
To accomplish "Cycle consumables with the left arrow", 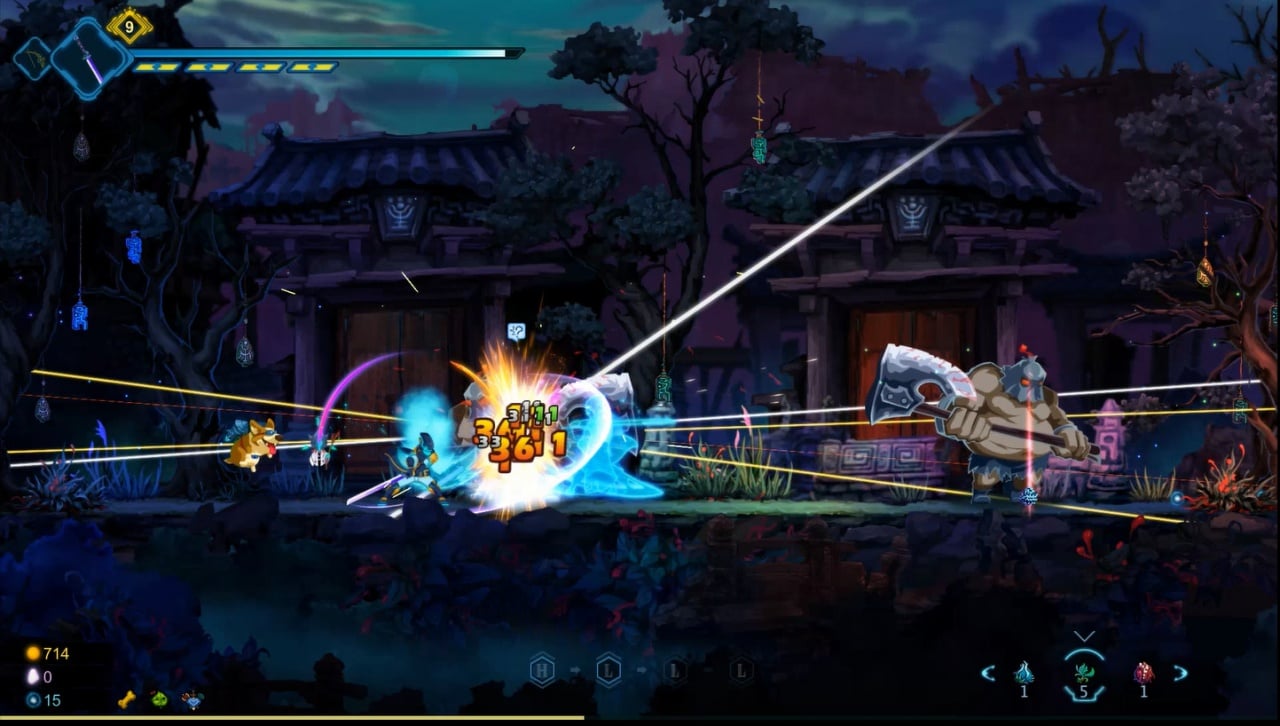I will pyautogui.click(x=987, y=673).
